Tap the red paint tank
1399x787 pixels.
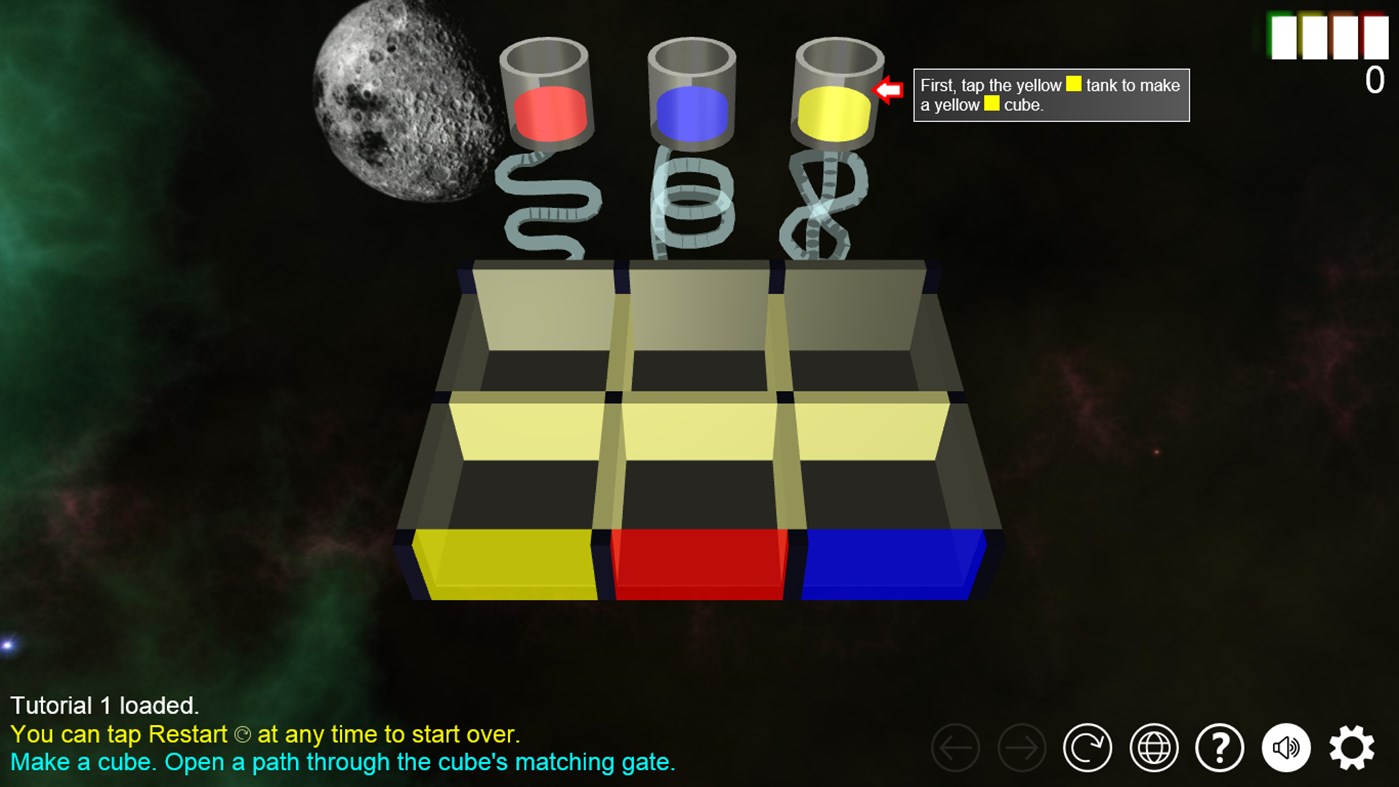[550, 110]
